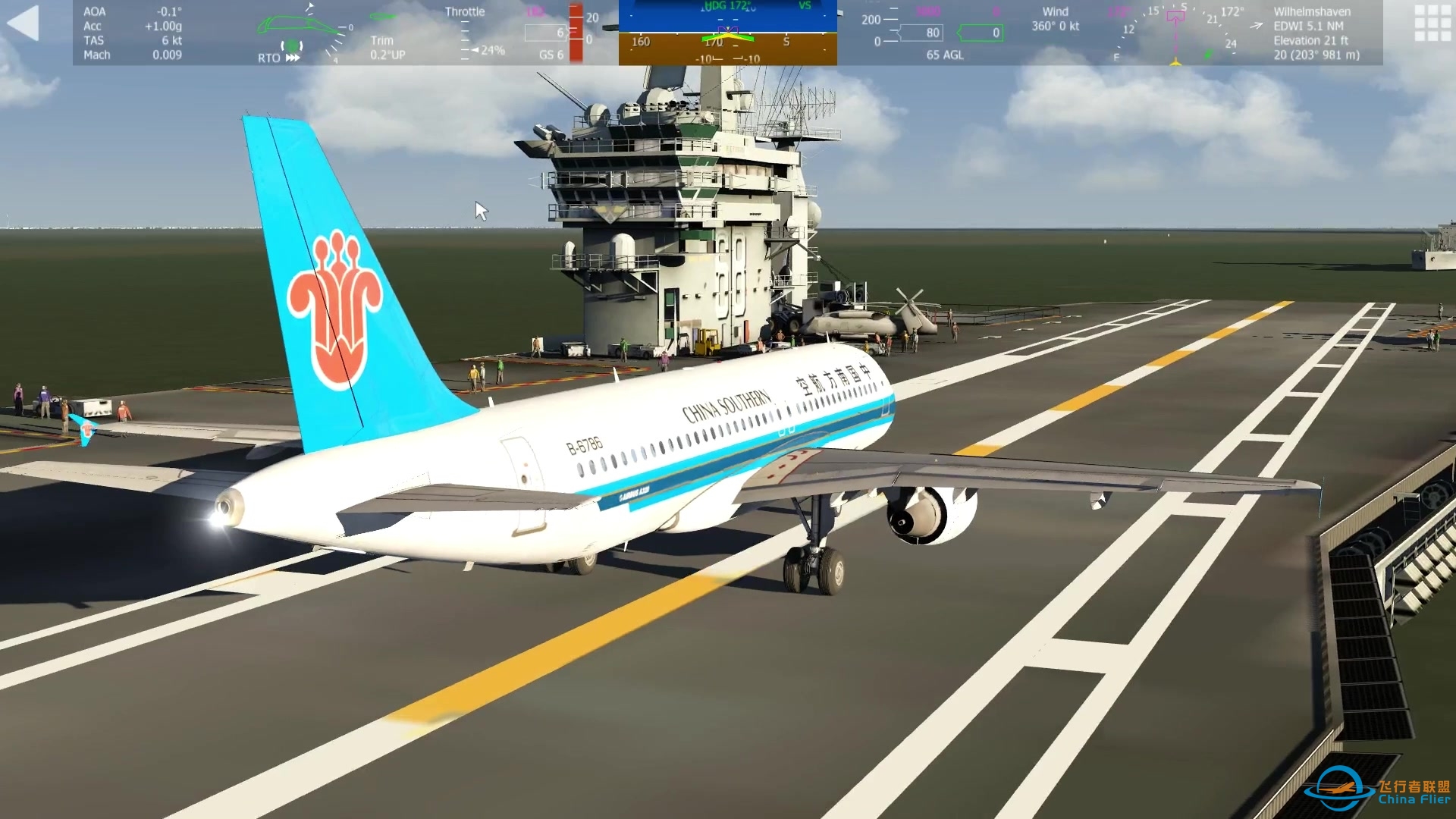Screen dimensions: 1456x819
Task: Click the red throttle position slider
Action: pos(576,32)
